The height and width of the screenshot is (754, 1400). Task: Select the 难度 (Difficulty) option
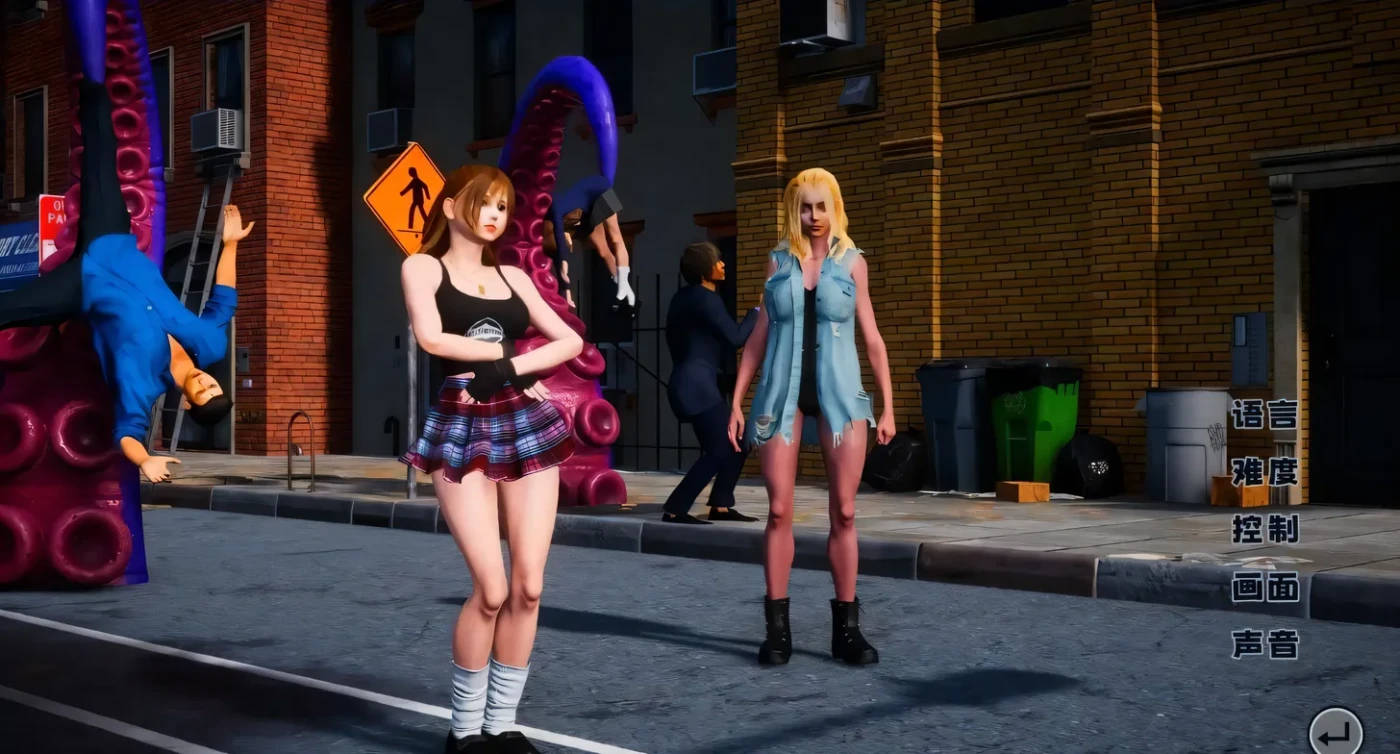pyautogui.click(x=1264, y=471)
